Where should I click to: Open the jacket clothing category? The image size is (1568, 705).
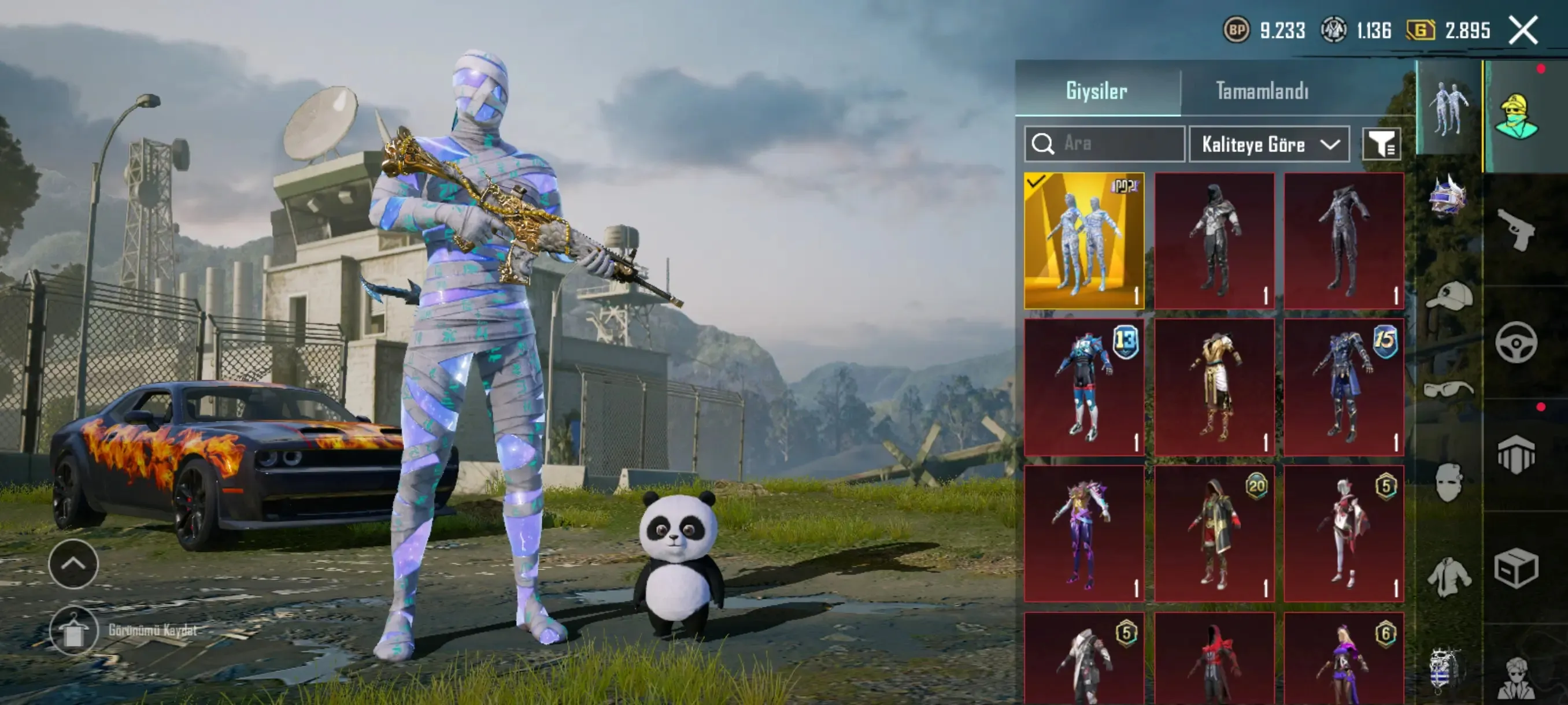pyautogui.click(x=1449, y=576)
